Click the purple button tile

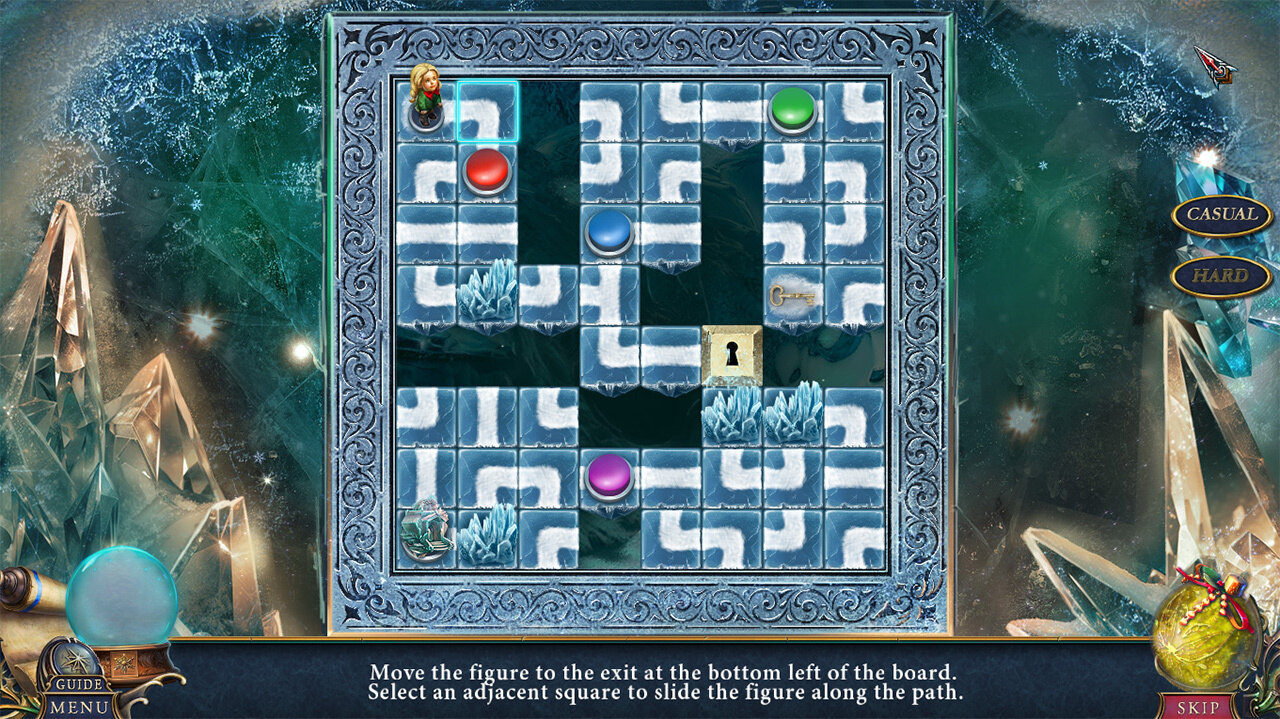tap(609, 475)
